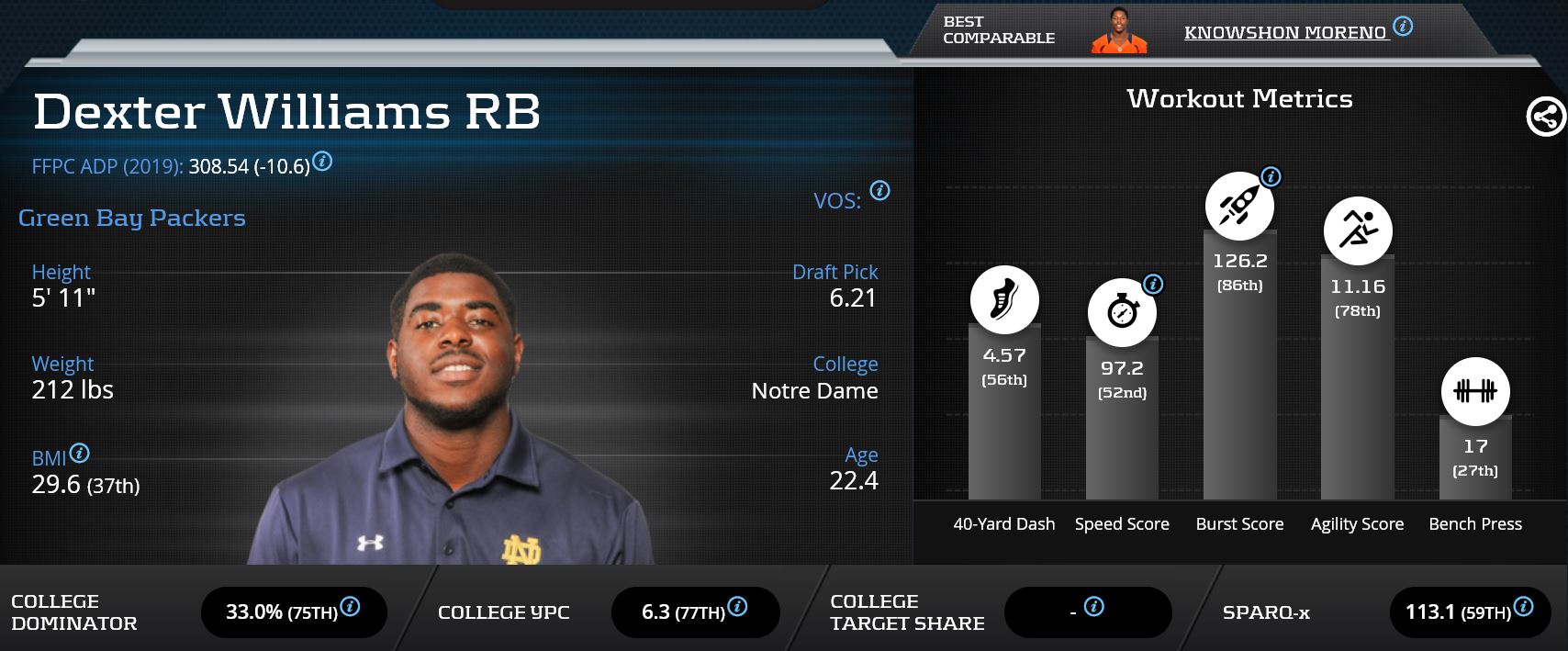Show info for Best Comparable player
Image resolution: width=1568 pixels, height=651 pixels.
(1403, 27)
